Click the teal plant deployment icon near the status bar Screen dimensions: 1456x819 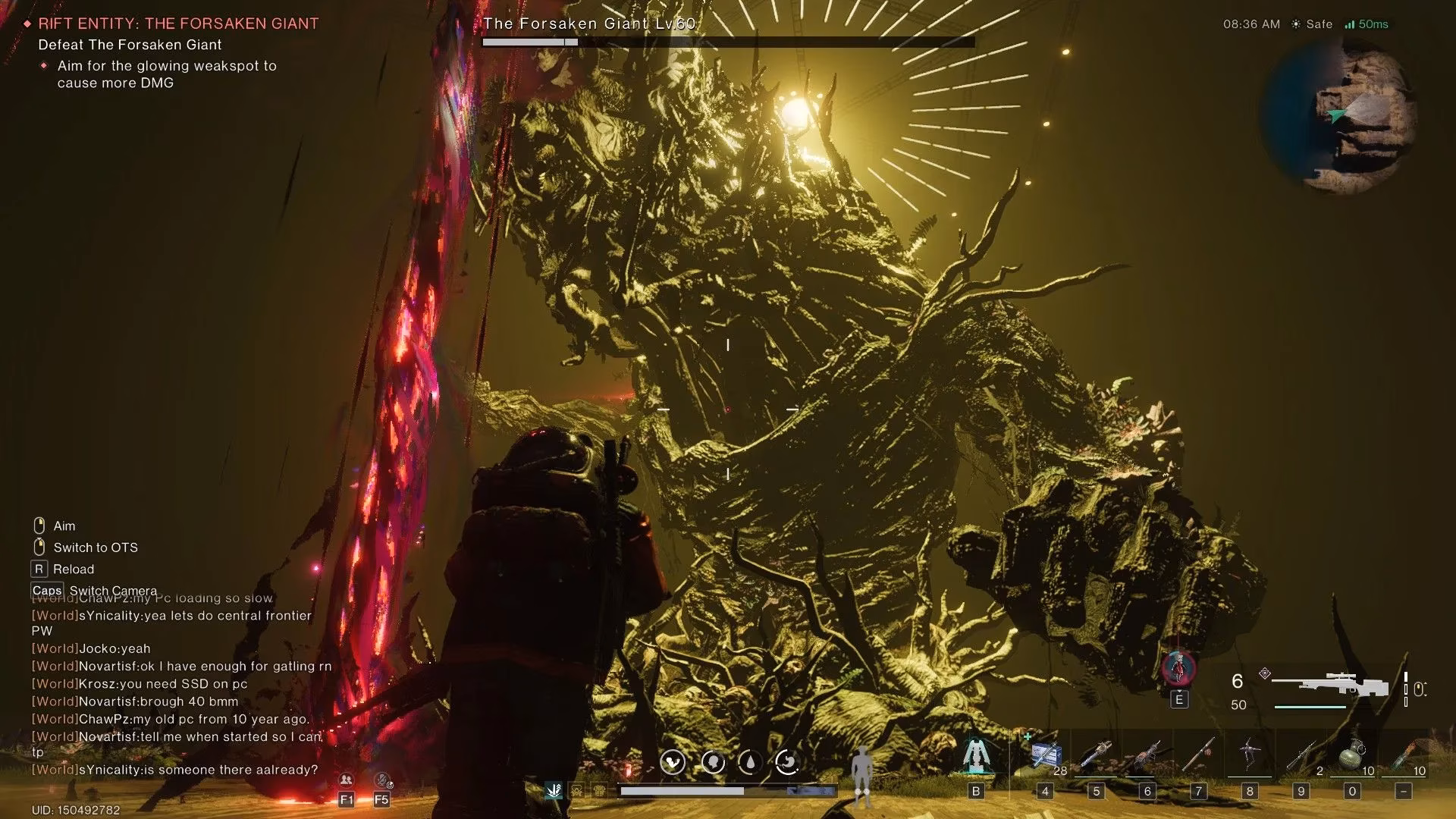(554, 790)
